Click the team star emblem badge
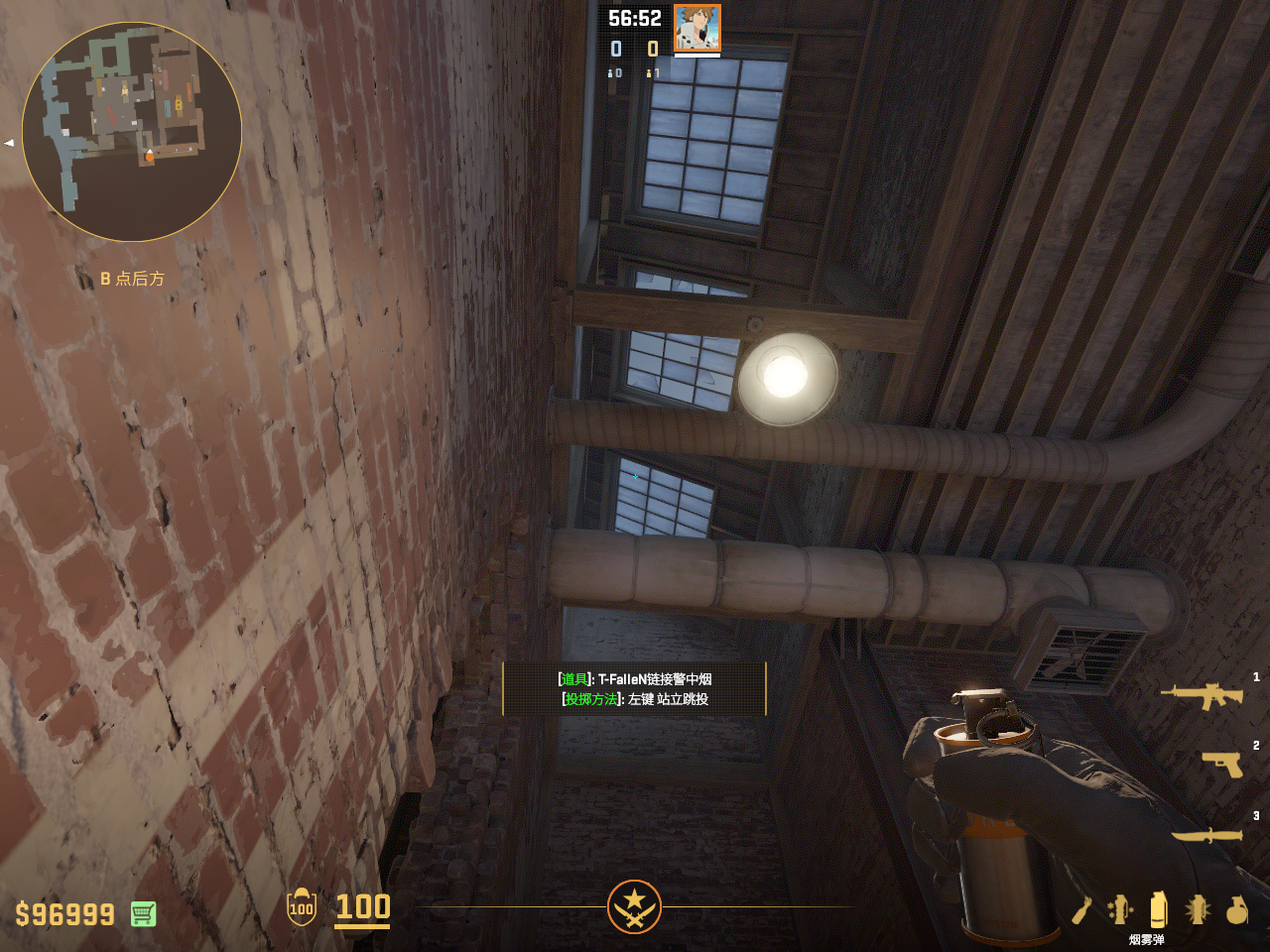This screenshot has width=1270, height=952. pos(634,906)
